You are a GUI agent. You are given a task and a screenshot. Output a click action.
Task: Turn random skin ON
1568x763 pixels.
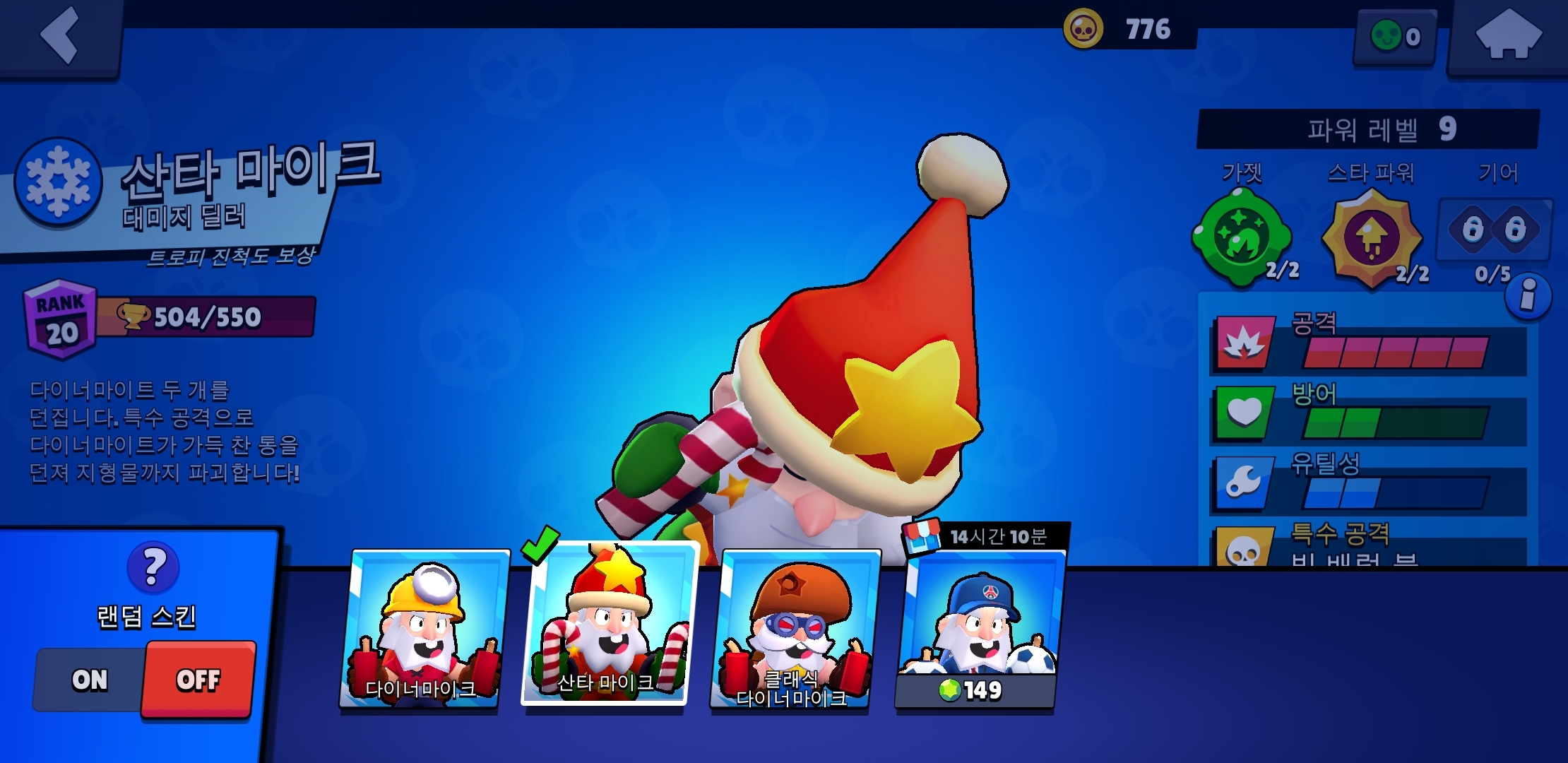pos(90,680)
